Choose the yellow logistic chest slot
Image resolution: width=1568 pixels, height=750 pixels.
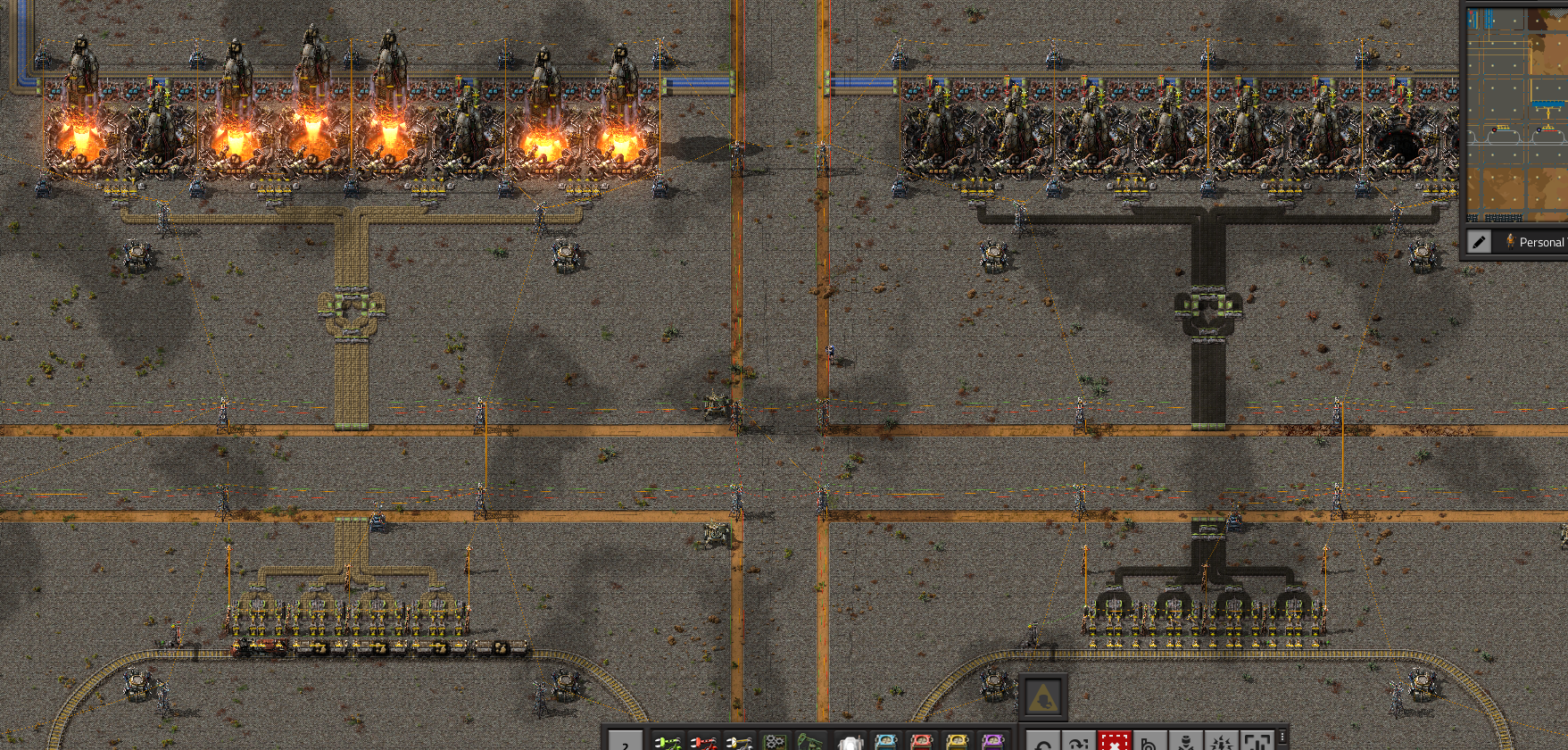click(x=957, y=741)
